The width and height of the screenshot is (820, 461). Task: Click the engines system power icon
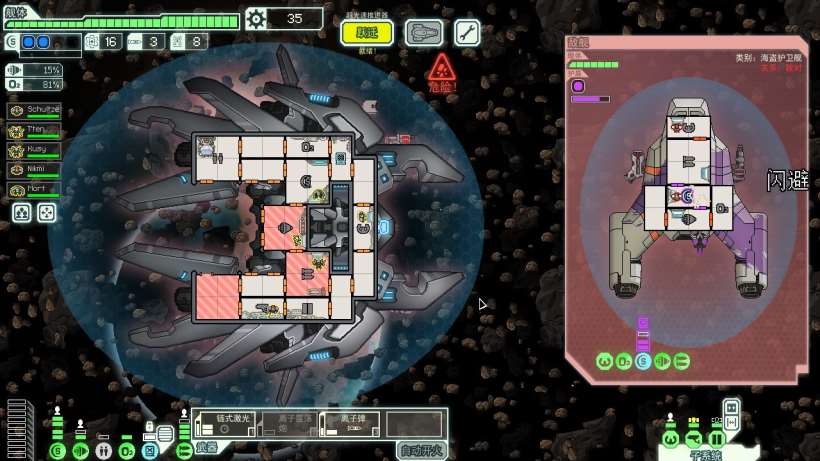tap(81, 450)
